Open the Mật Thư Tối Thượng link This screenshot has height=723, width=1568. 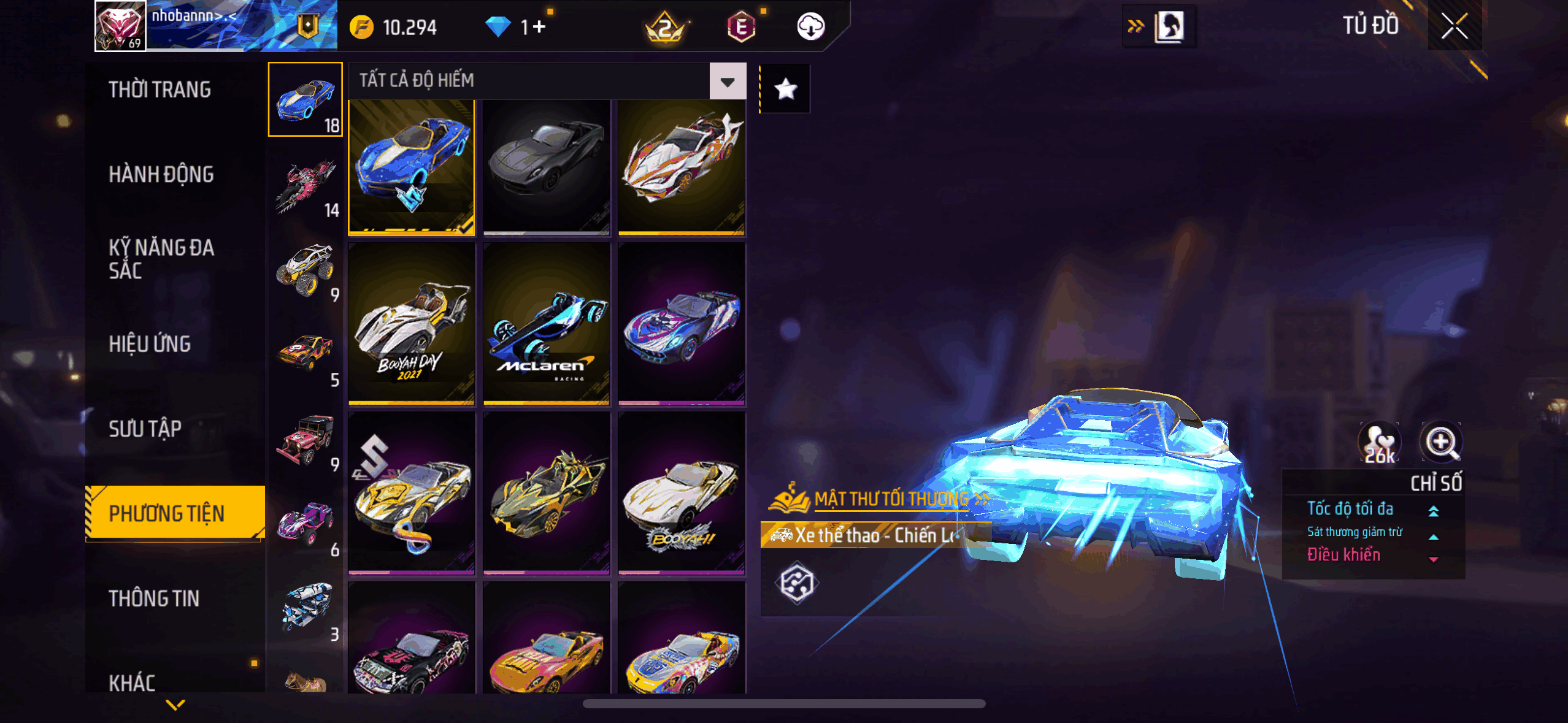891,499
